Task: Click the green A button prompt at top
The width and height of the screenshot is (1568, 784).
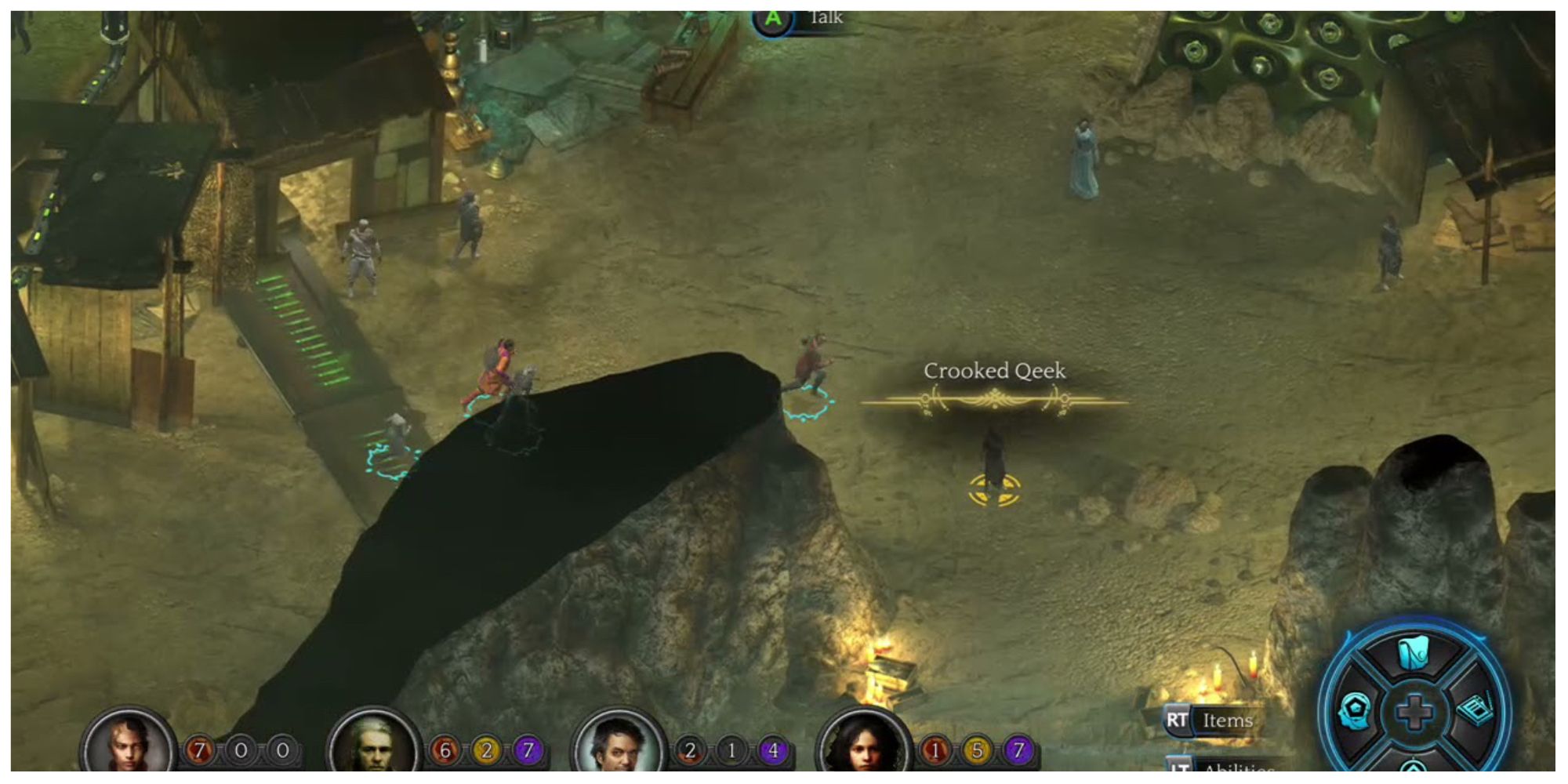Action: [773, 17]
